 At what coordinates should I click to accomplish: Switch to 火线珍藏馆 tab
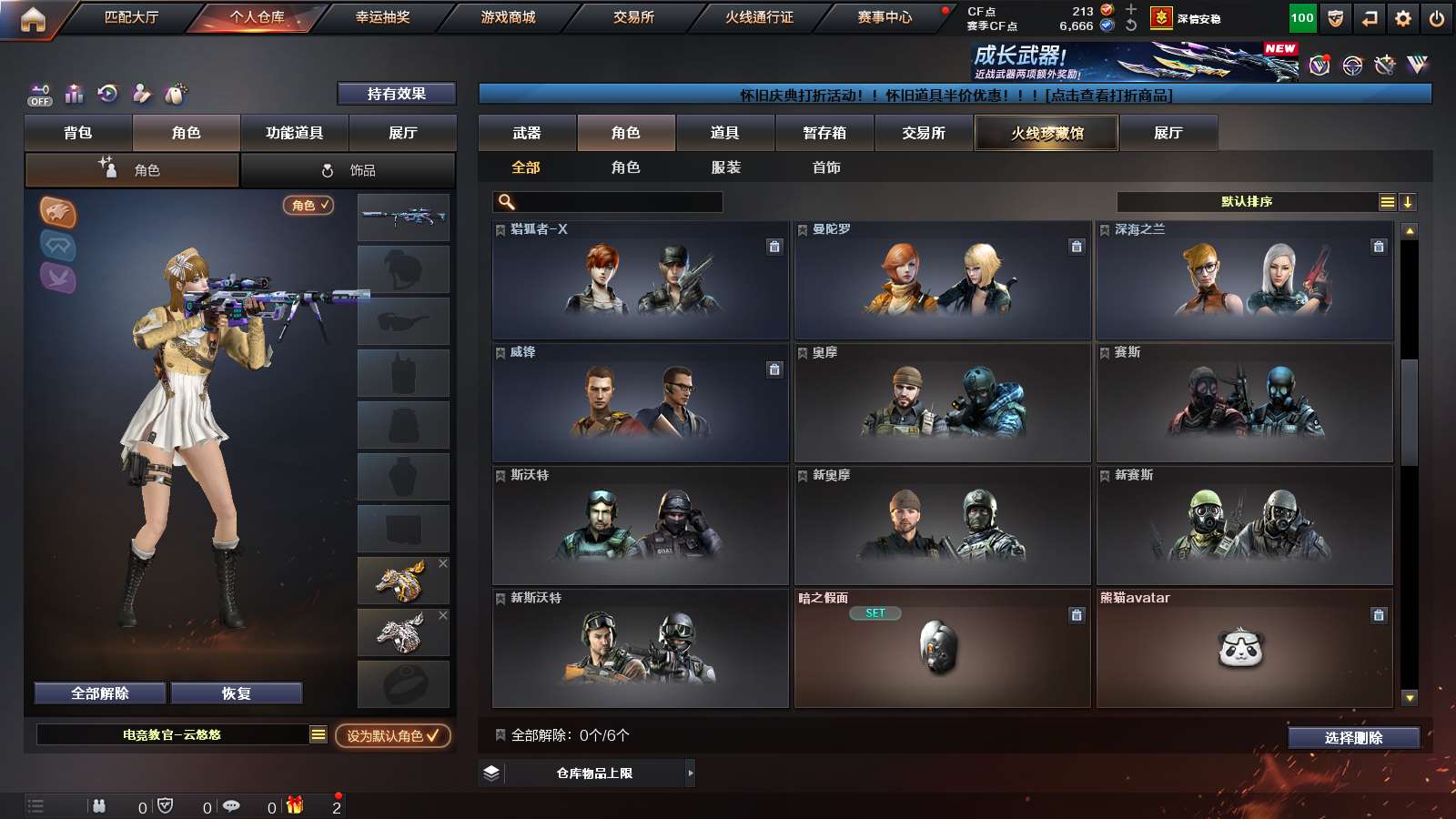[1046, 133]
